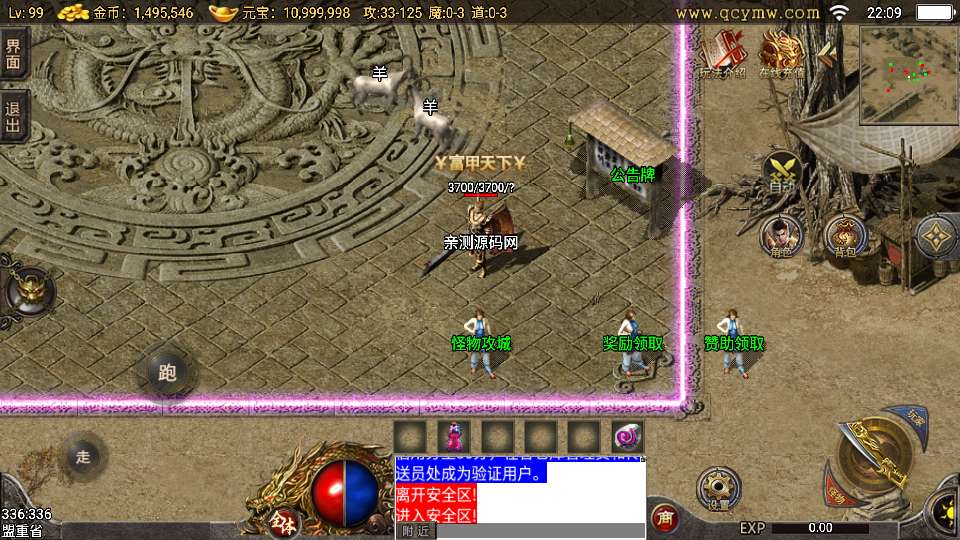Open the 商 shop button
960x540 pixels.
[x=664, y=517]
